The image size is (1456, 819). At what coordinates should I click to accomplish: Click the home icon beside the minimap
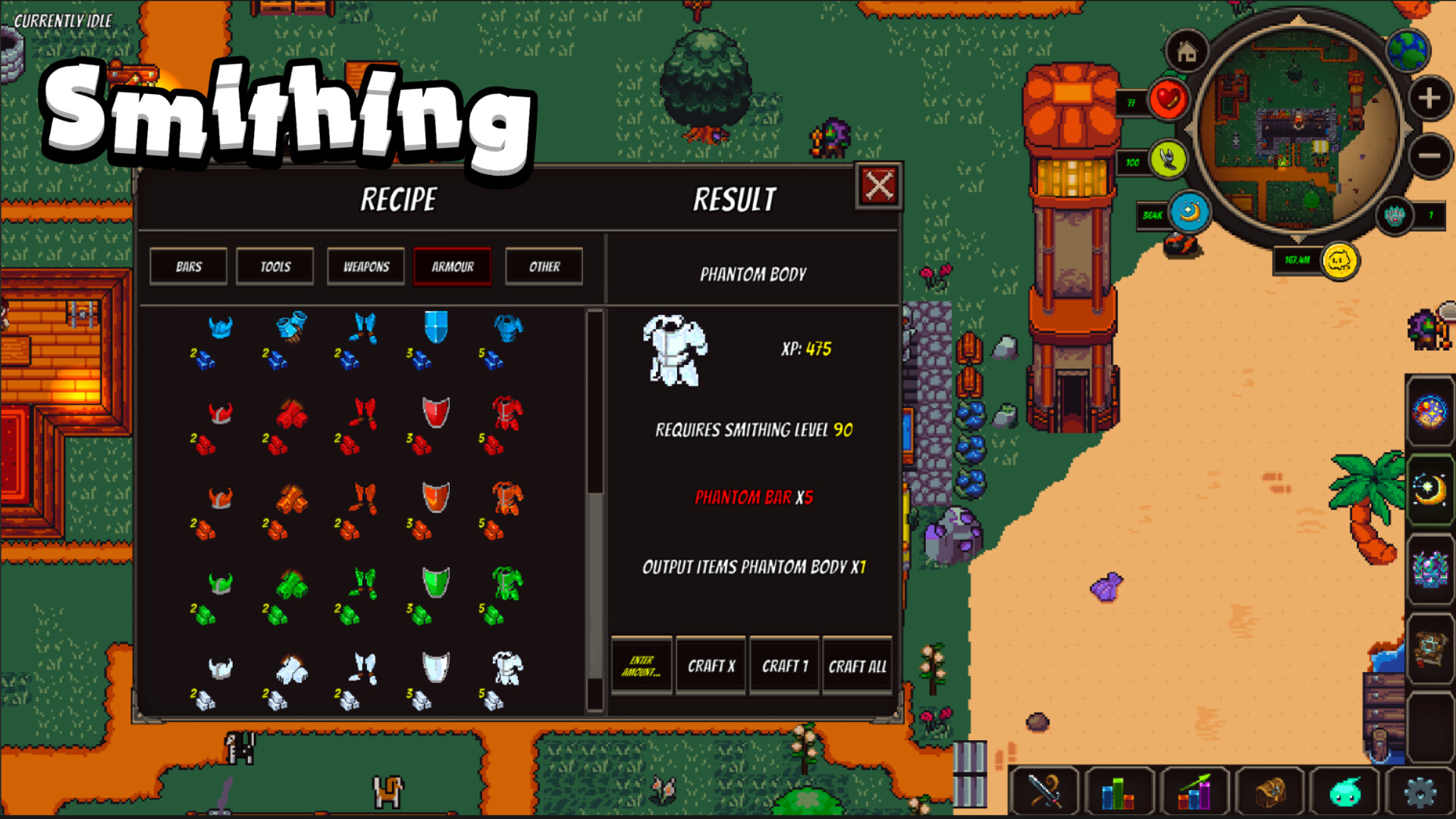(1185, 52)
